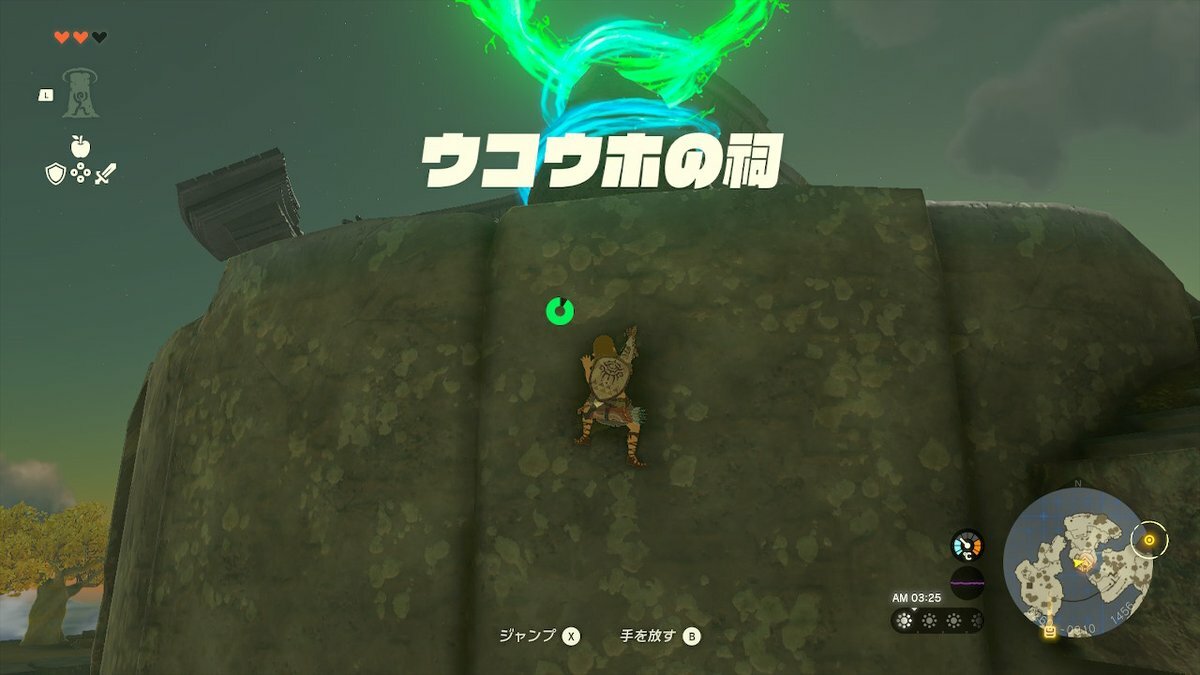
Task: Select the apple item shortcut
Action: (80, 146)
